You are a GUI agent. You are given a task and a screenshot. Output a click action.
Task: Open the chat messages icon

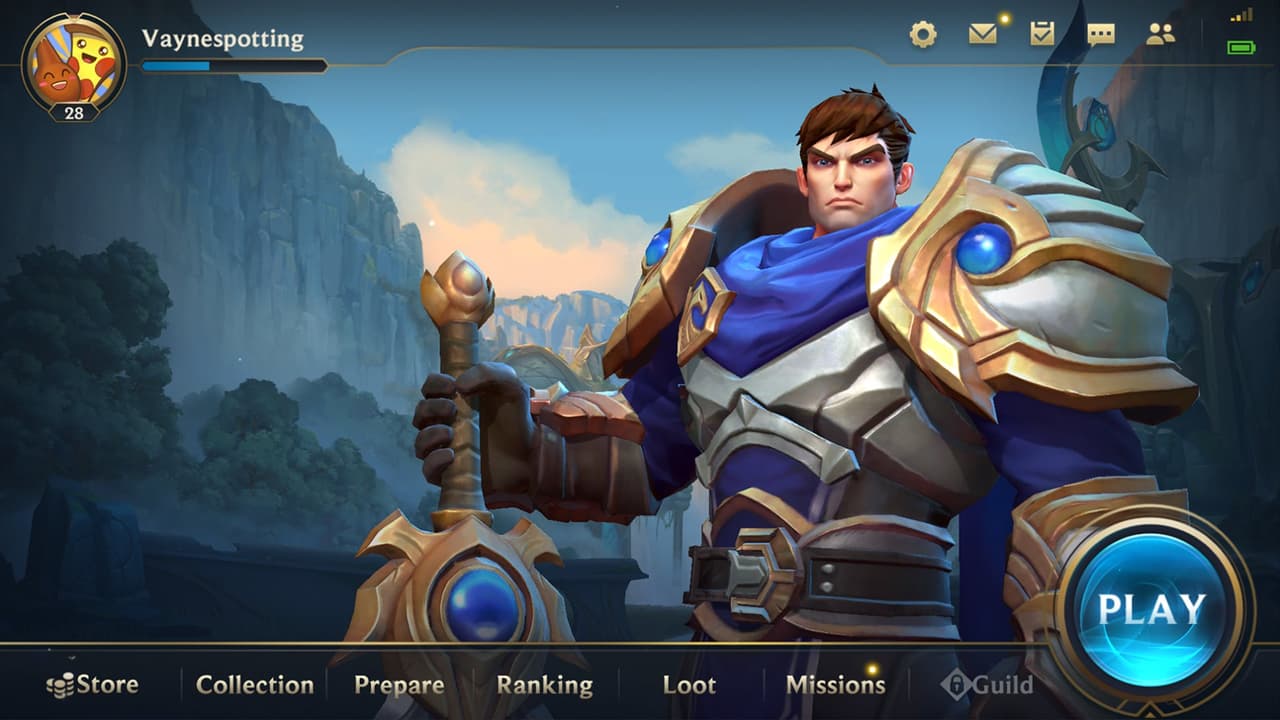point(1104,33)
